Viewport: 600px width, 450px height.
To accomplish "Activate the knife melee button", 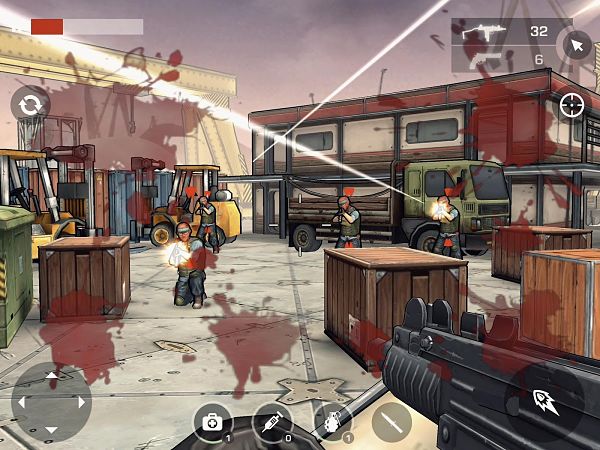I will tap(391, 422).
